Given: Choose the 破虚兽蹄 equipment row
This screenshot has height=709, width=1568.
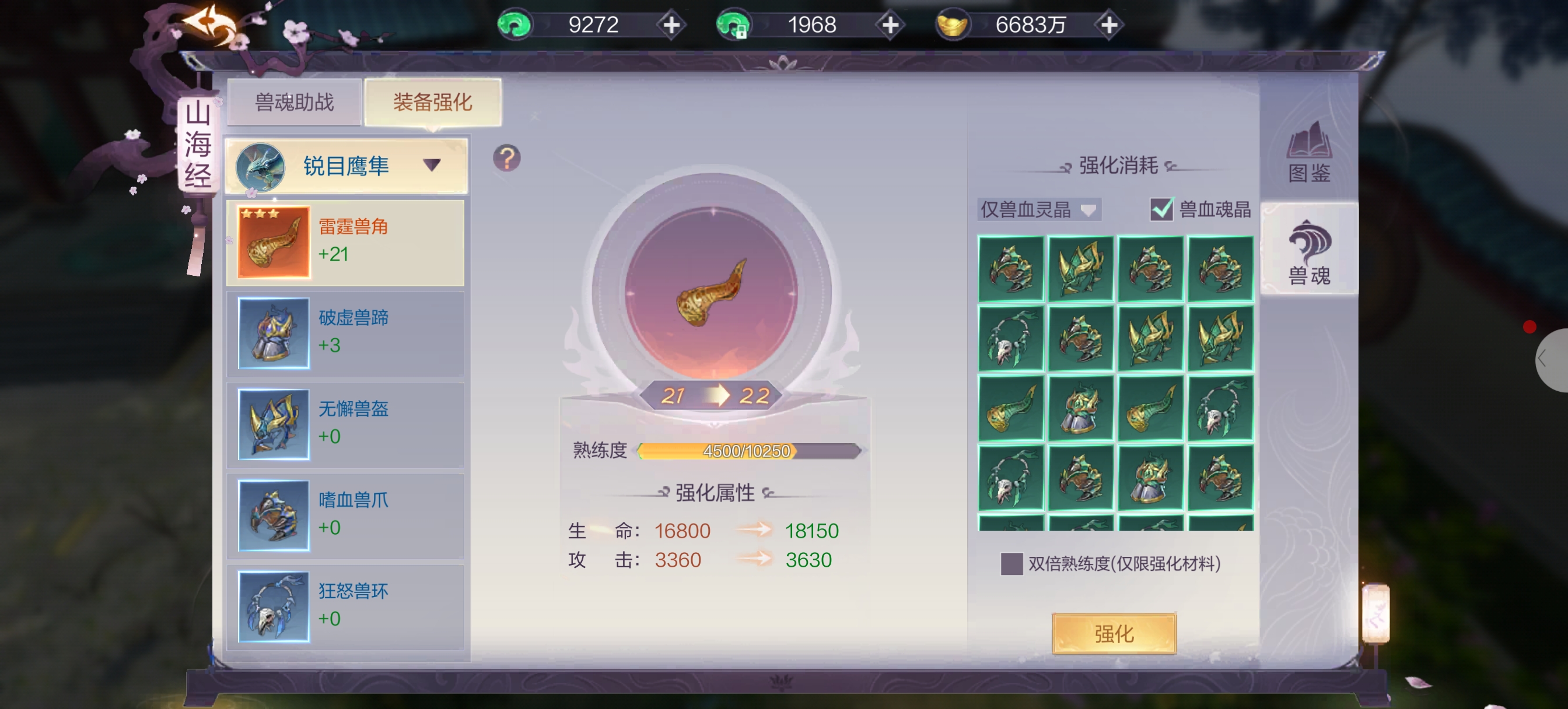Looking at the screenshot, I should coord(345,333).
